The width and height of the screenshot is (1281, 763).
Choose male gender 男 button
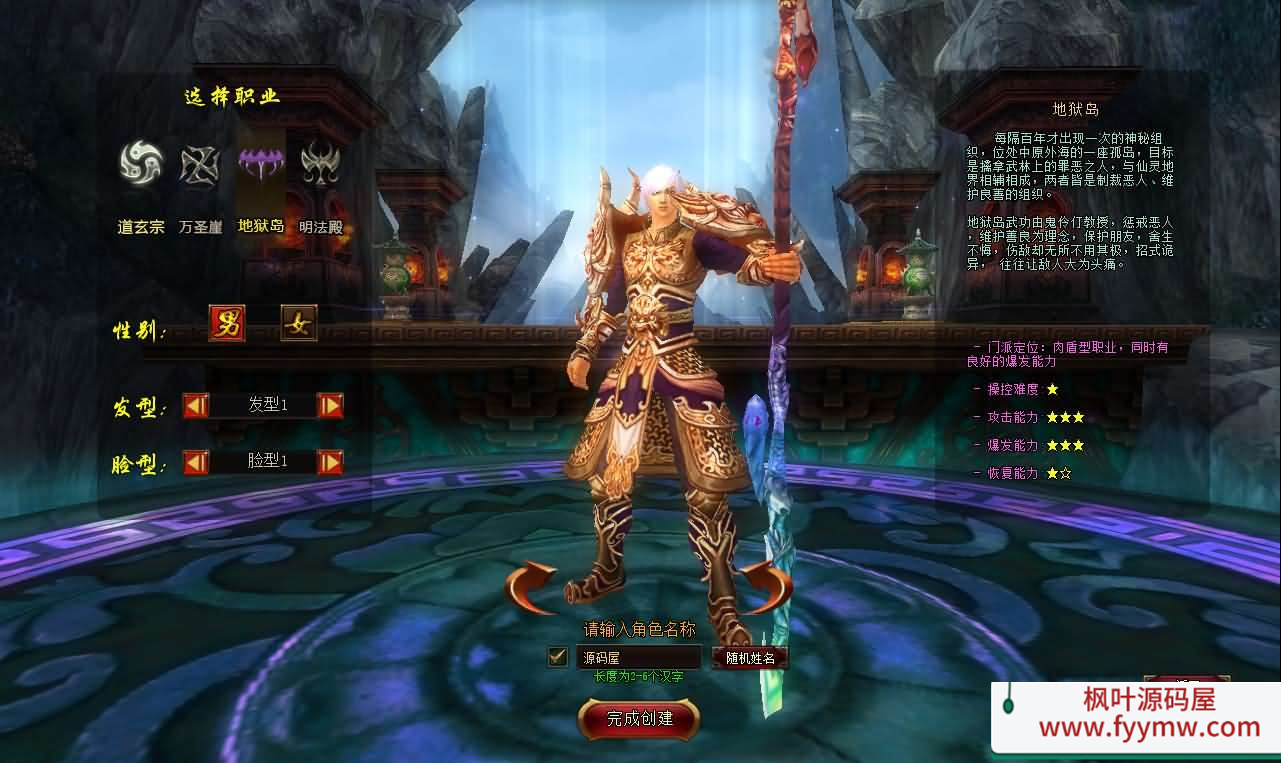point(227,323)
